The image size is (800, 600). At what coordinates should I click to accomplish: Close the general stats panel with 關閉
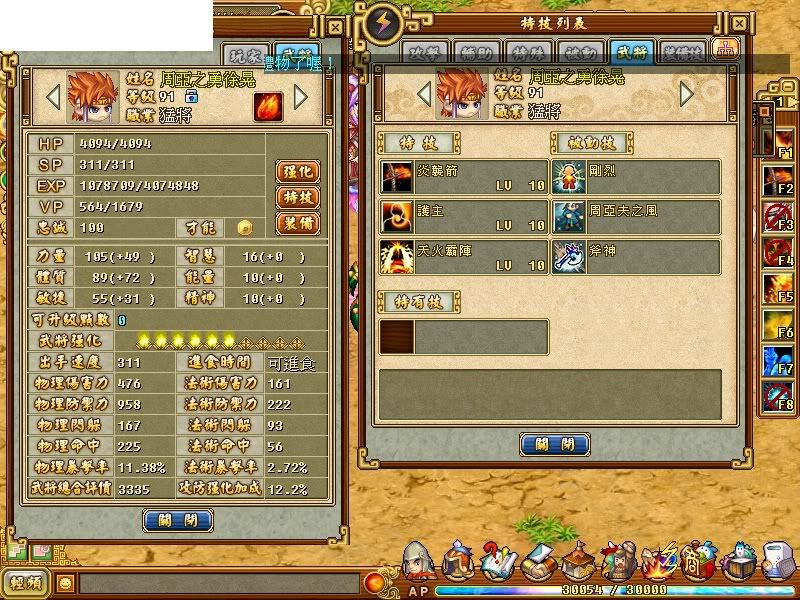coord(178,520)
